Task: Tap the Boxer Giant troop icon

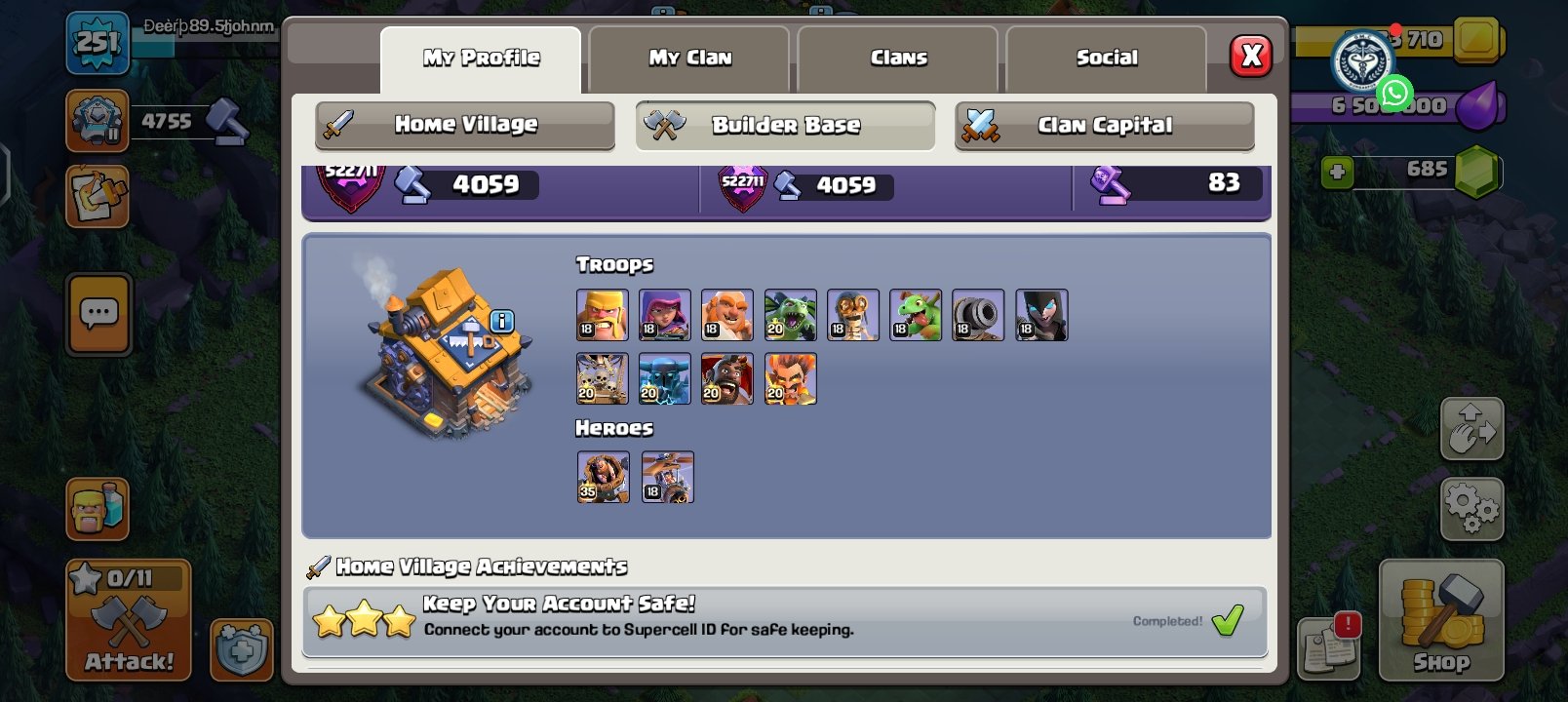Action: point(726,314)
